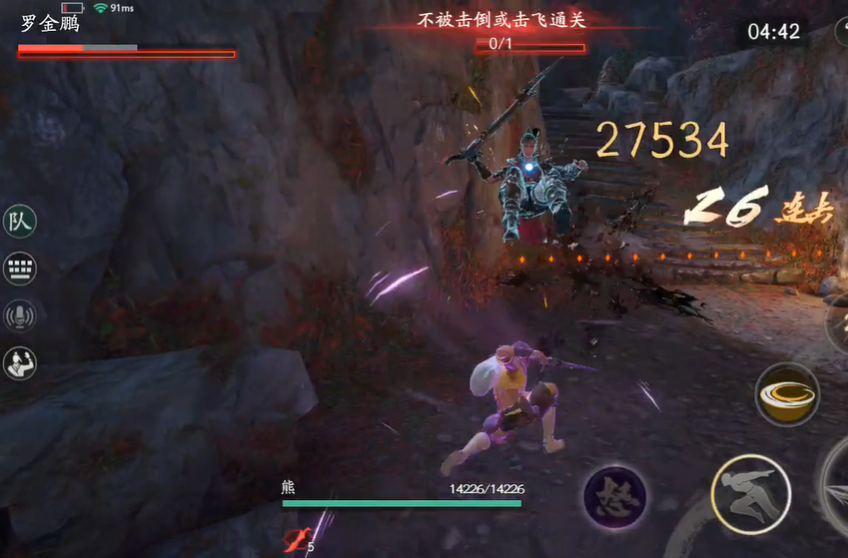
Task: Toggle the microphone voice chat
Action: point(19,315)
